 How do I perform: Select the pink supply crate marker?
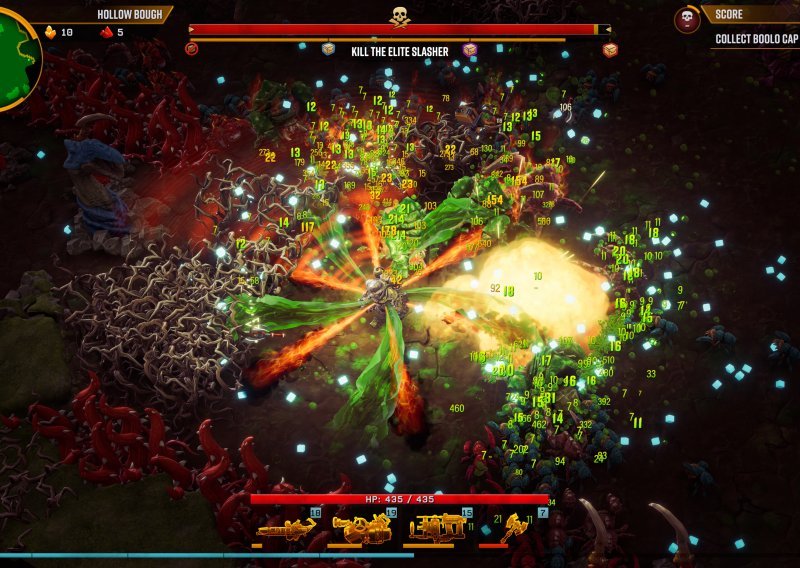[469, 50]
